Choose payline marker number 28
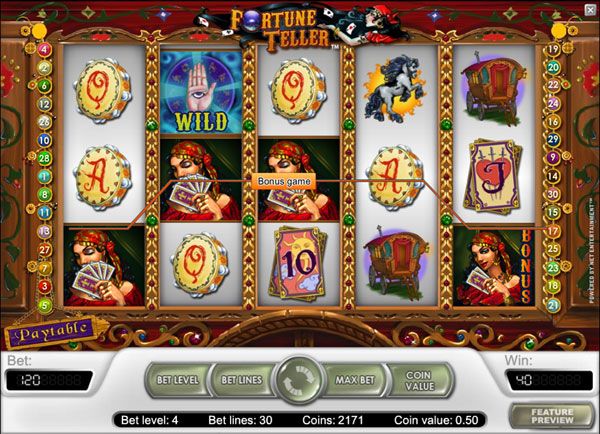Screen dimensions: 600x434 click(44, 157)
